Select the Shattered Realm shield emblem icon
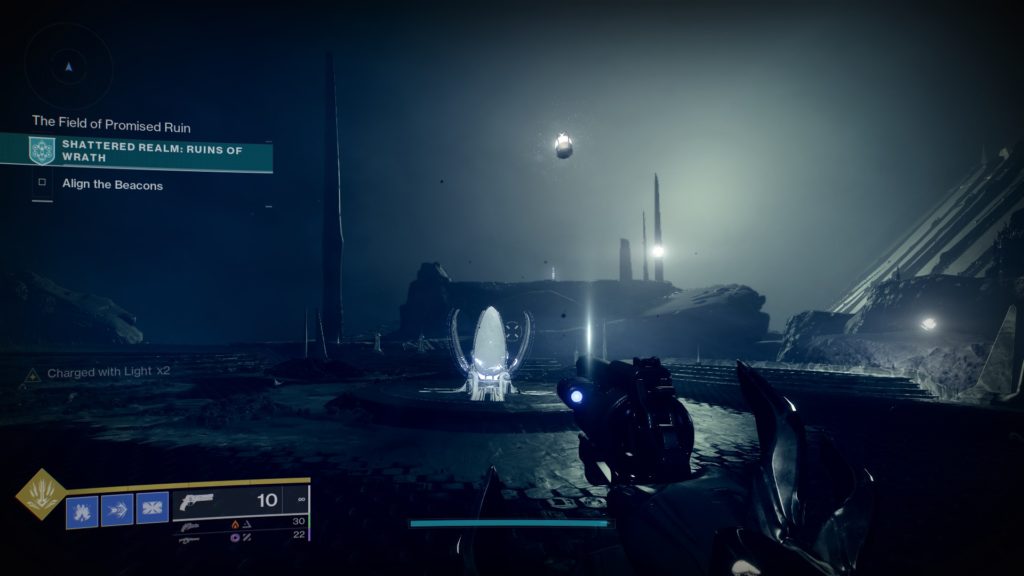The width and height of the screenshot is (1024, 576). 42,151
